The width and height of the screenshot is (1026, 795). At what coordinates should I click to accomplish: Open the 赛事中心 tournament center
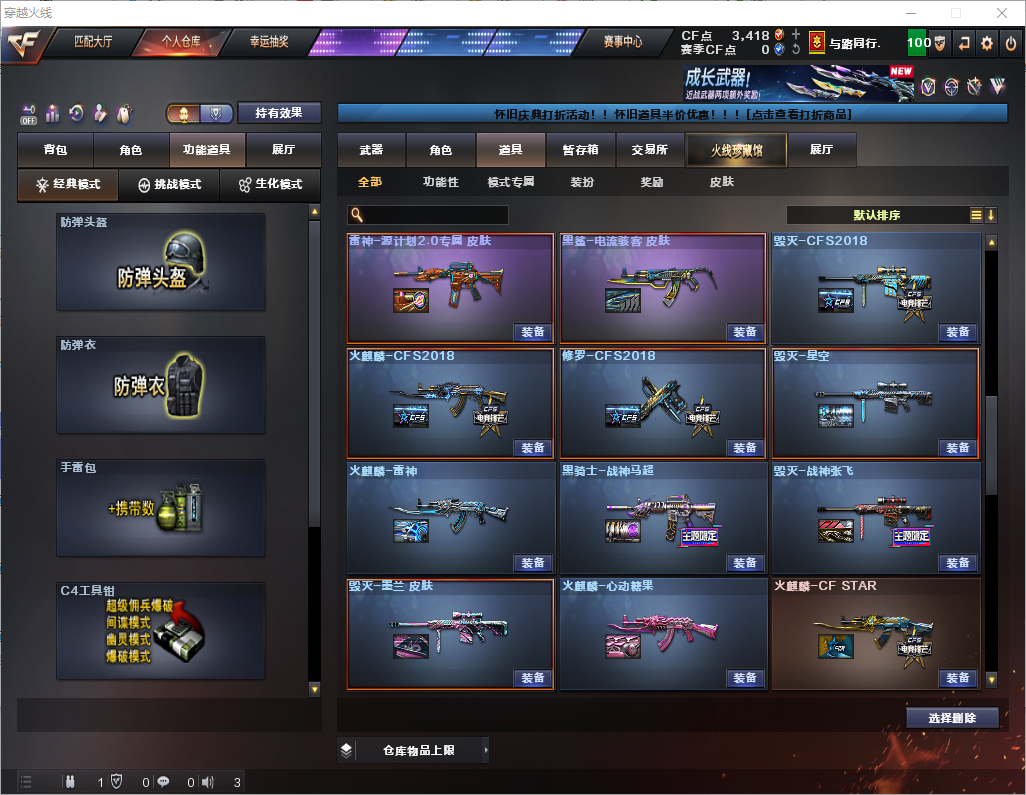point(622,42)
